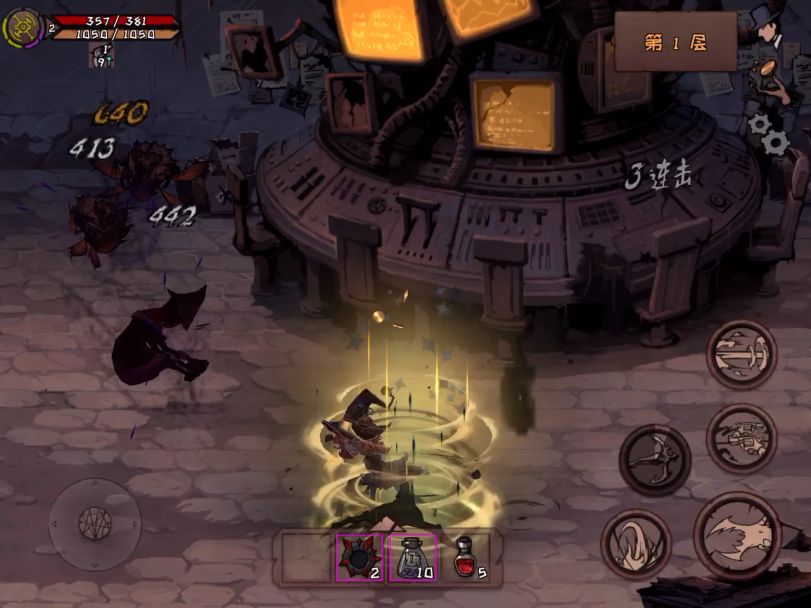This screenshot has width=811, height=608.
Task: Activate the beast claw main attack button
Action: point(738,536)
